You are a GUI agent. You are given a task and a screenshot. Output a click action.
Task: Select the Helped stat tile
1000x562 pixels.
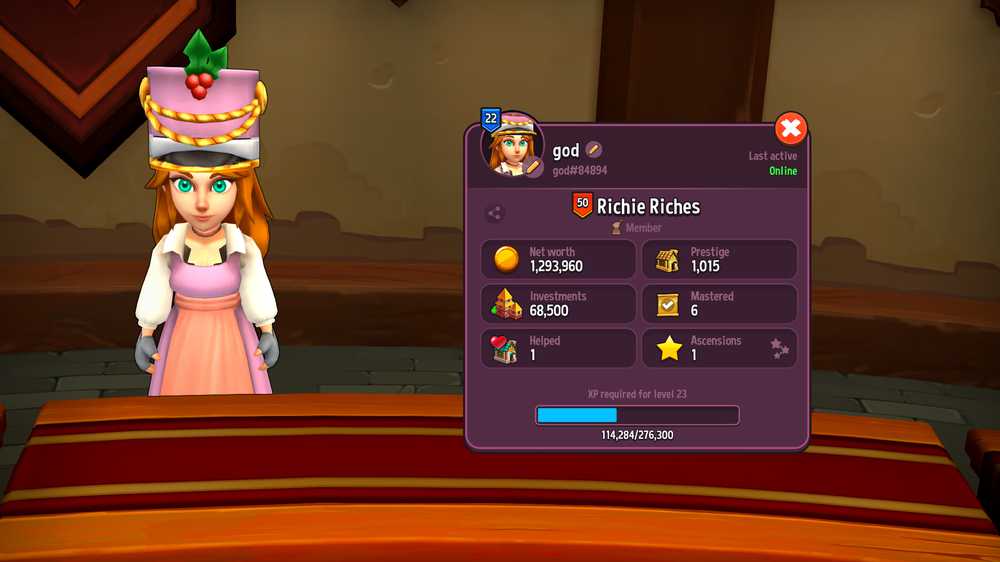558,348
